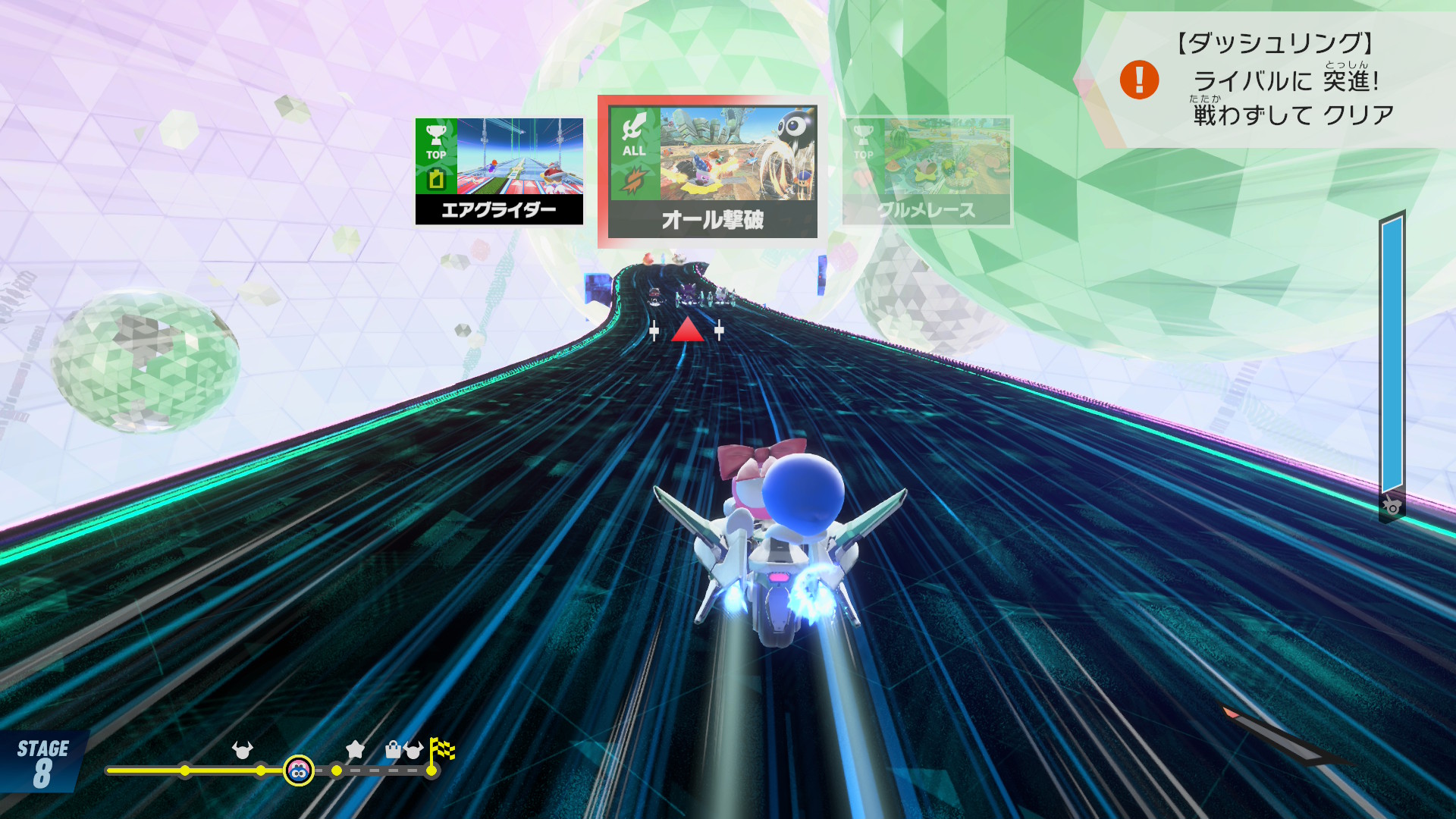Screen dimensions: 1456x819
Task: Click the star marker on stage track
Action: pyautogui.click(x=355, y=750)
